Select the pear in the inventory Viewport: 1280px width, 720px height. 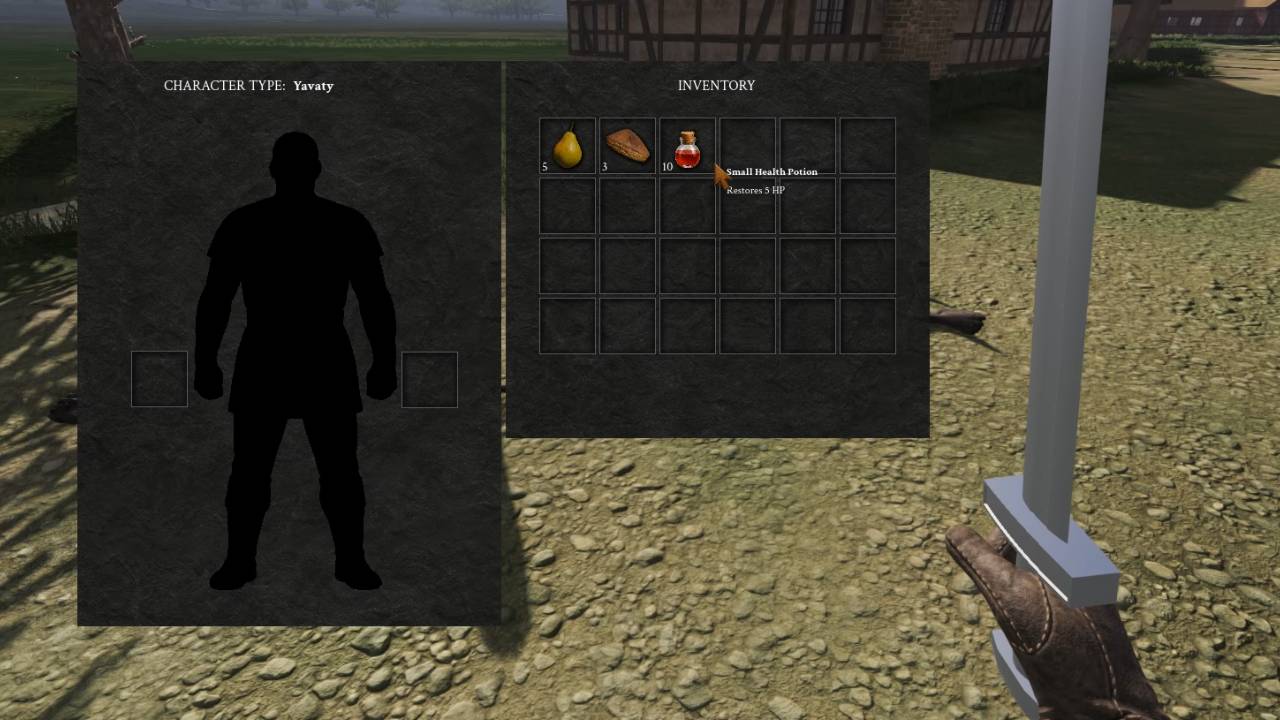click(567, 146)
